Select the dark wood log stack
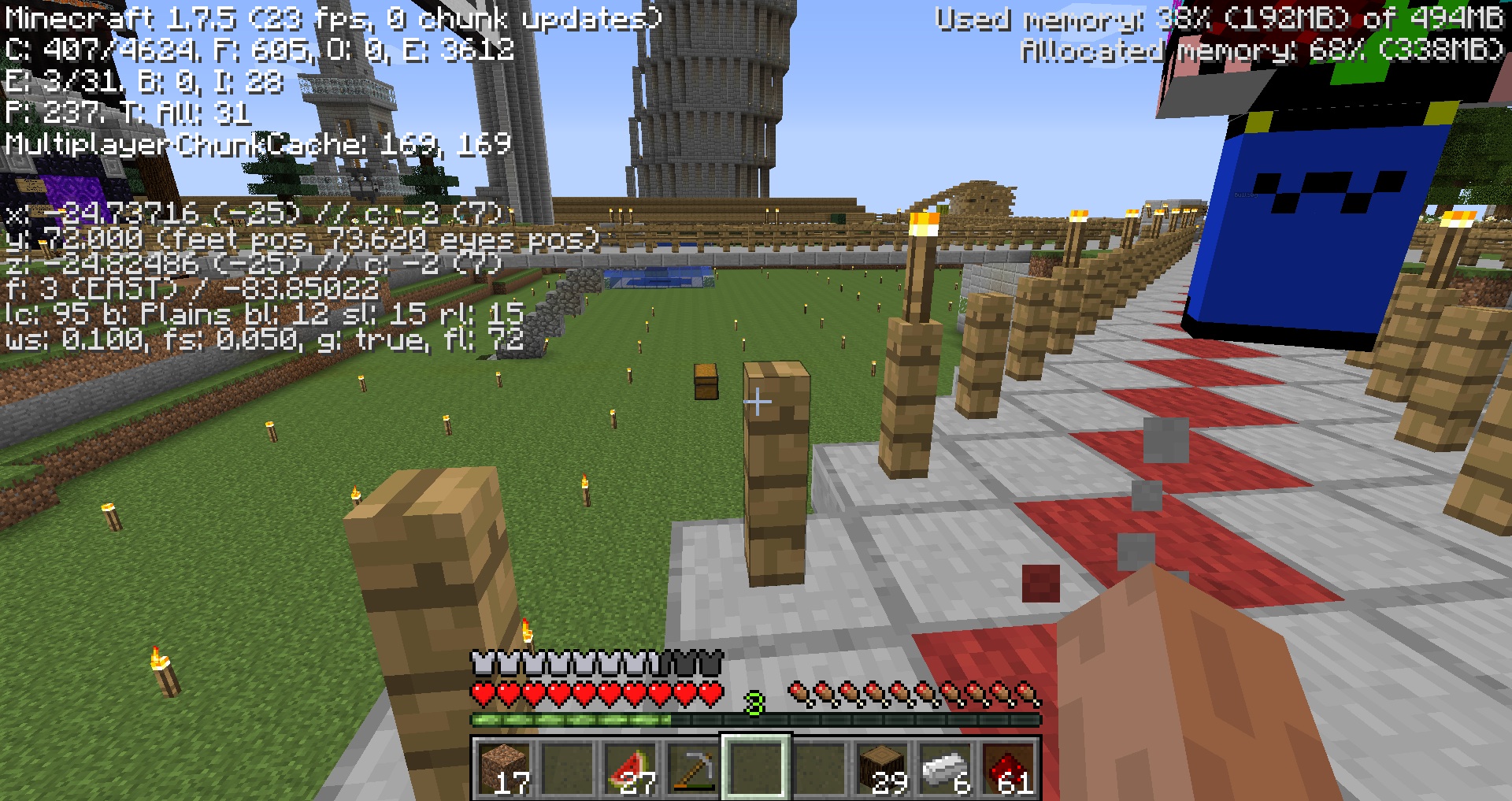This screenshot has width=1512, height=801. tap(882, 768)
